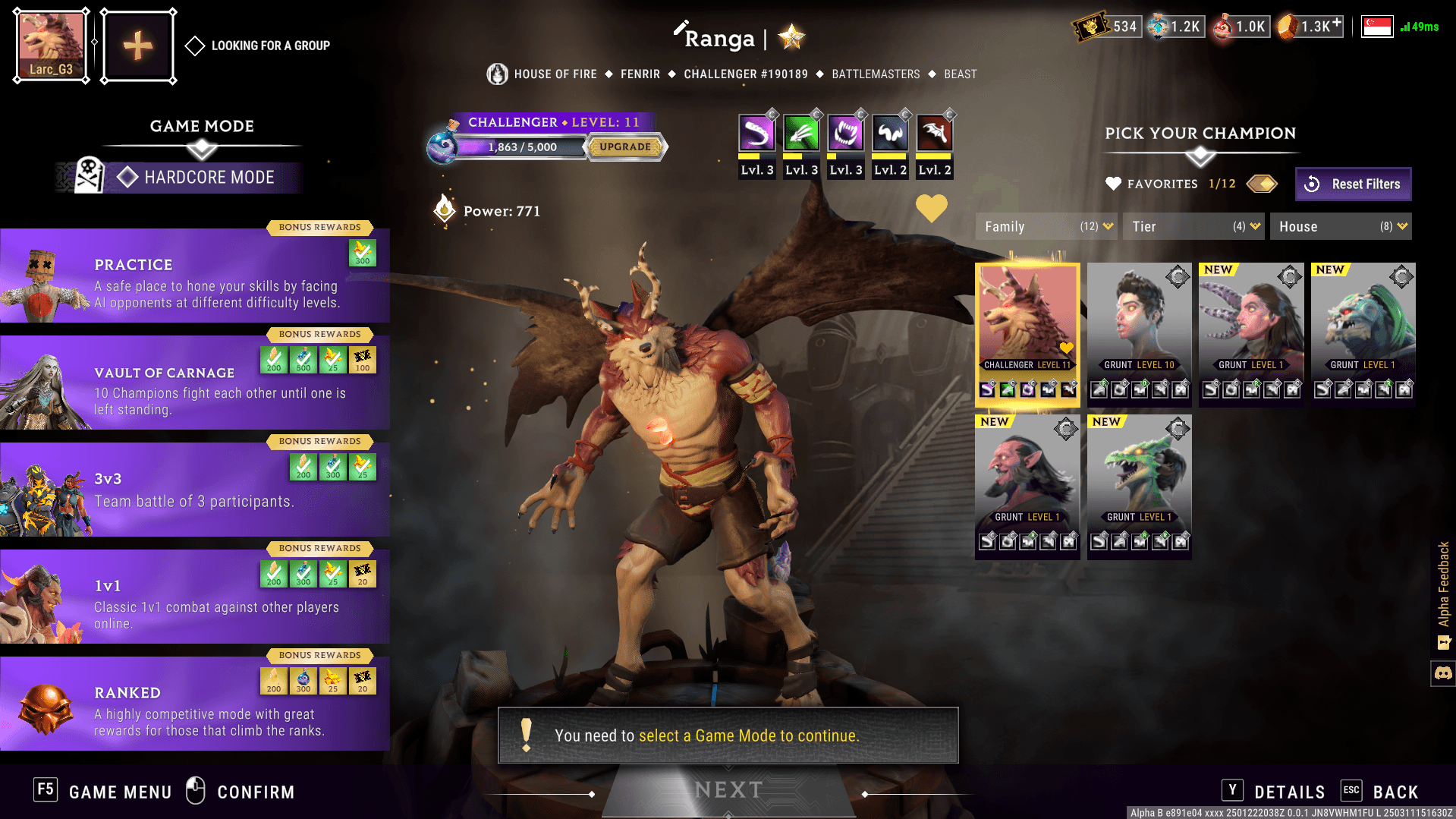Choose the Ranked game mode
The height and width of the screenshot is (819, 1456).
click(195, 704)
